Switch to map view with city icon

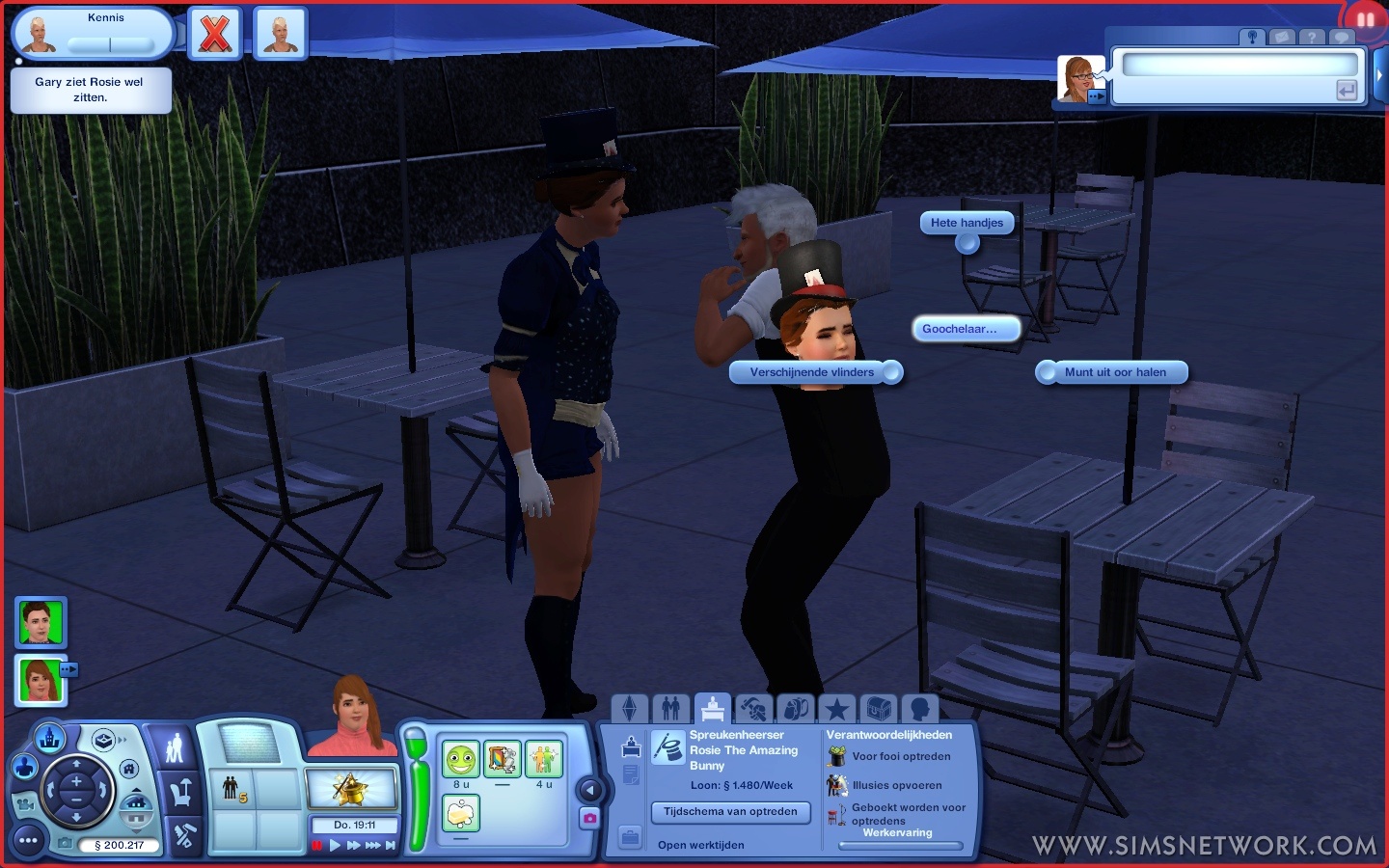(x=50, y=740)
